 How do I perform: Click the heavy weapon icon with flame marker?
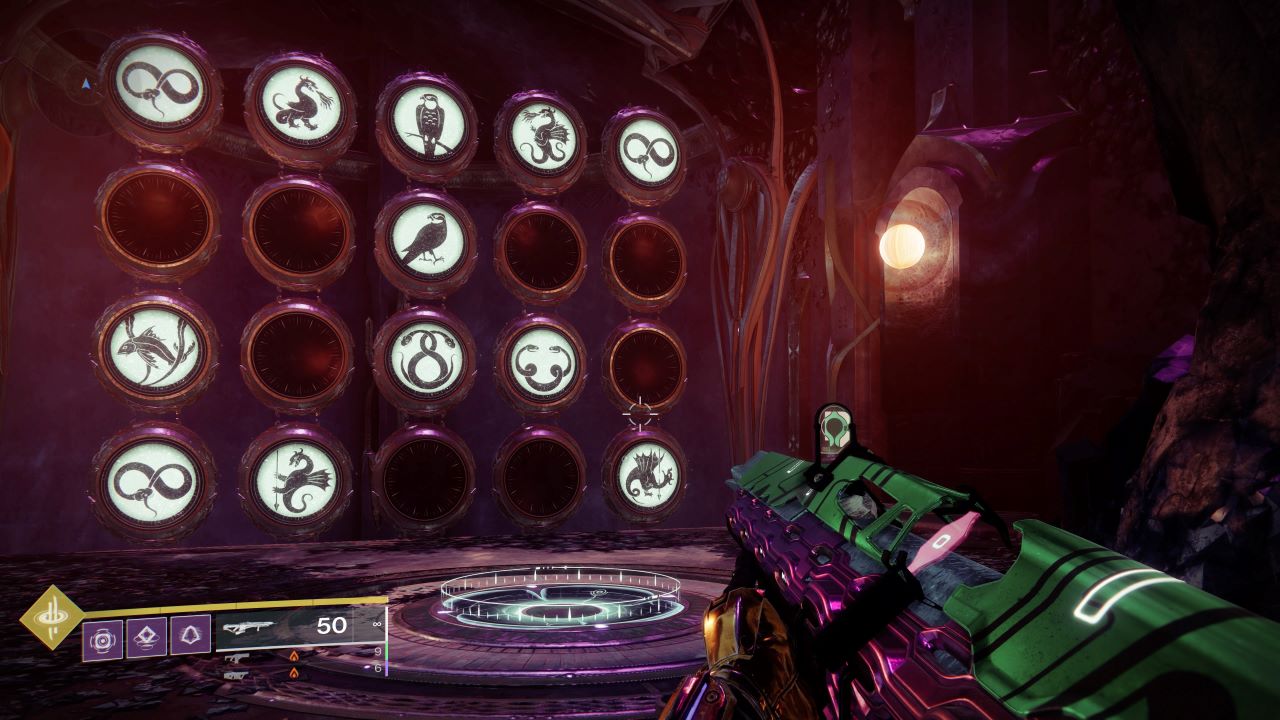point(237,675)
